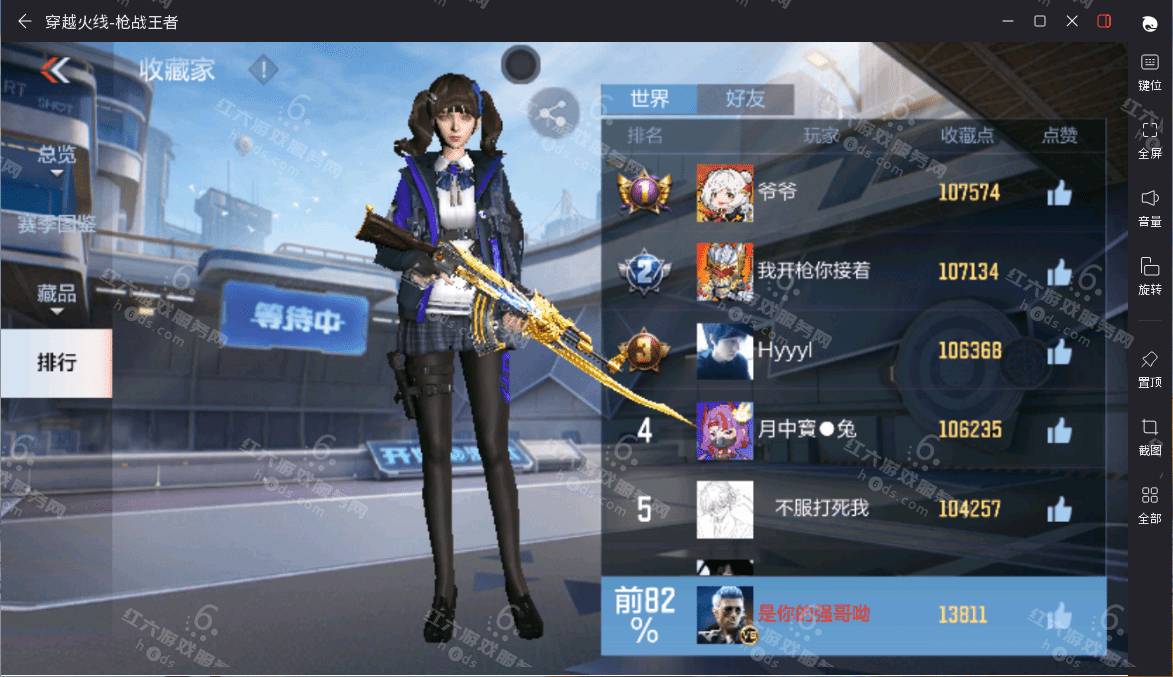Switch to the 好友 friends tab
This screenshot has height=677, width=1173.
(745, 99)
